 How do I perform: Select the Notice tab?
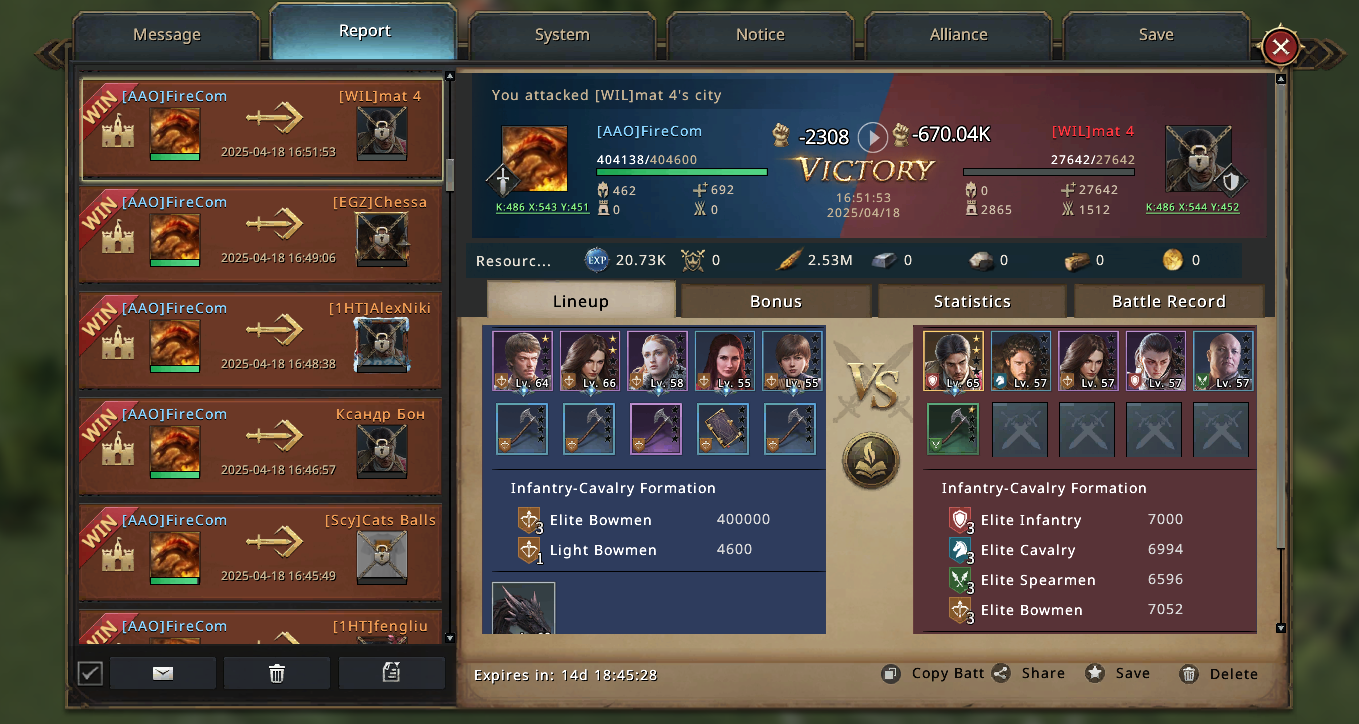coord(760,35)
